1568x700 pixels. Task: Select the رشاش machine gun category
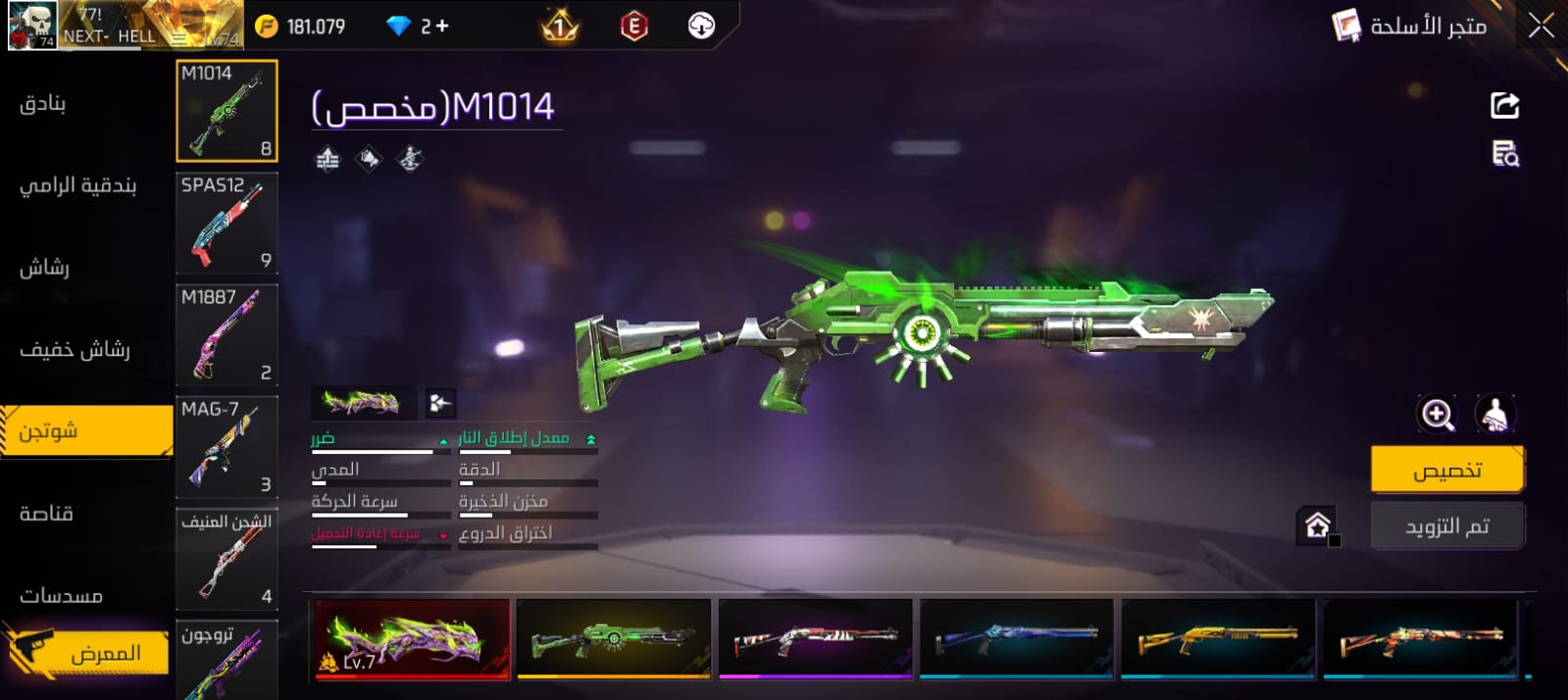(x=45, y=267)
